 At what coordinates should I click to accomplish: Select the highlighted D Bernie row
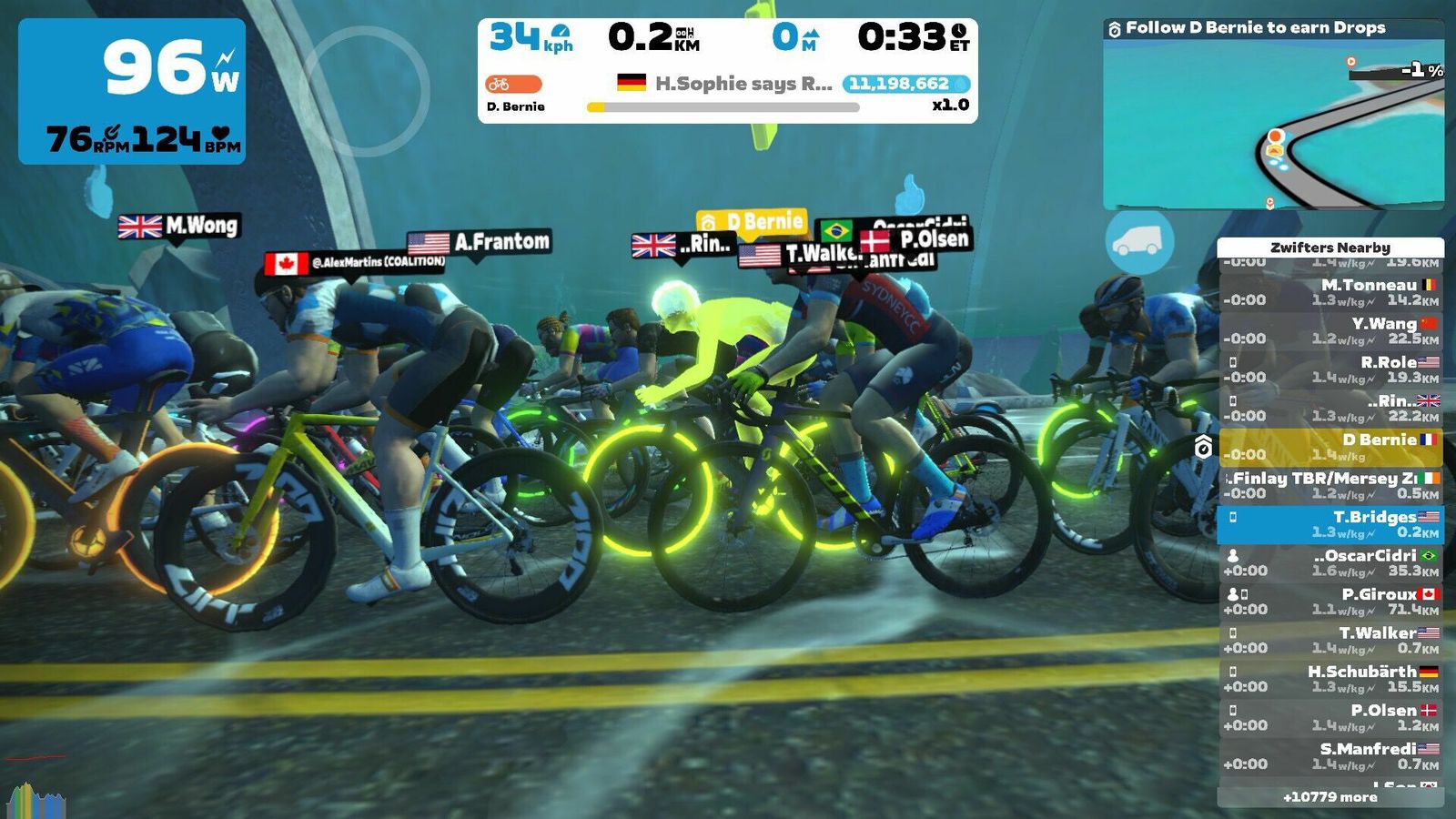pyautogui.click(x=1330, y=447)
